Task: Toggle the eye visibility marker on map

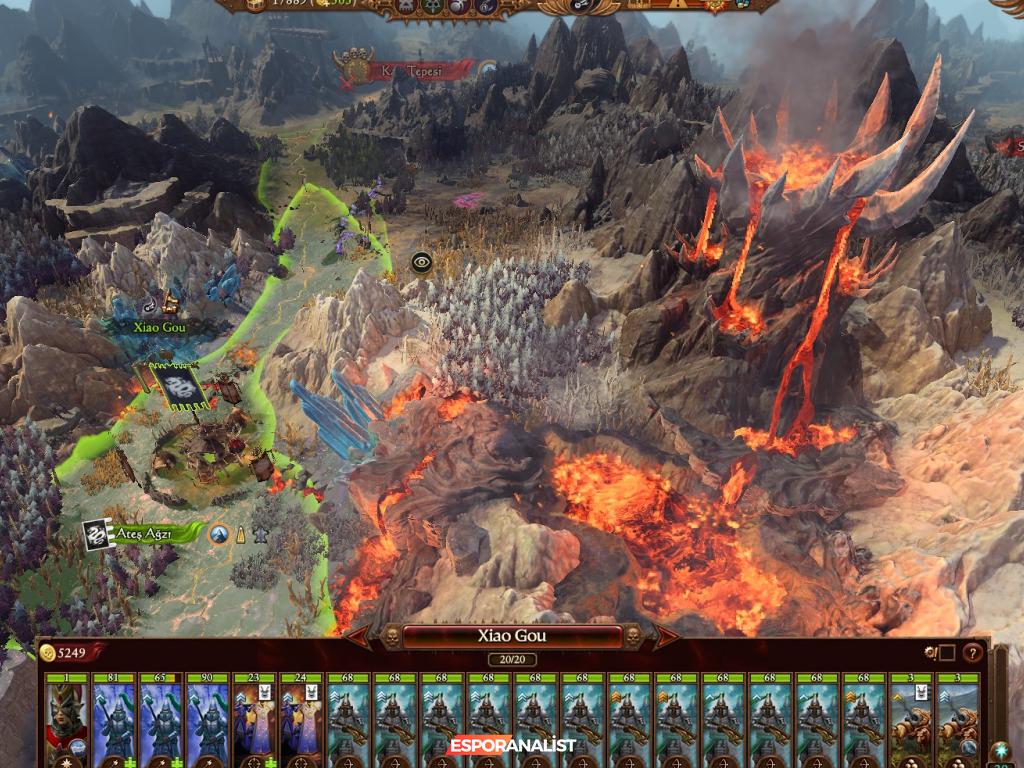Action: [x=421, y=263]
